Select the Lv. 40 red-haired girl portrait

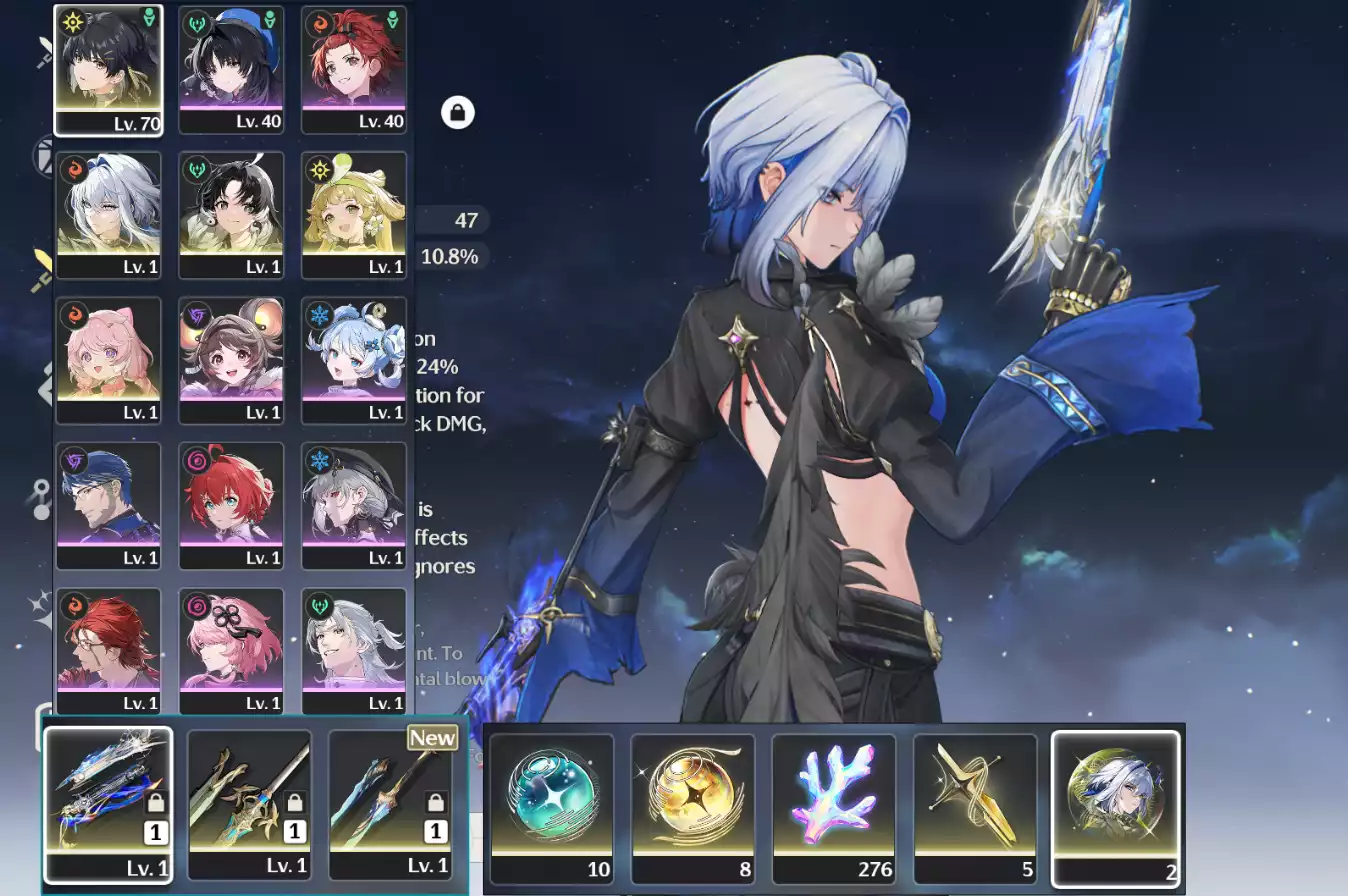[x=353, y=70]
